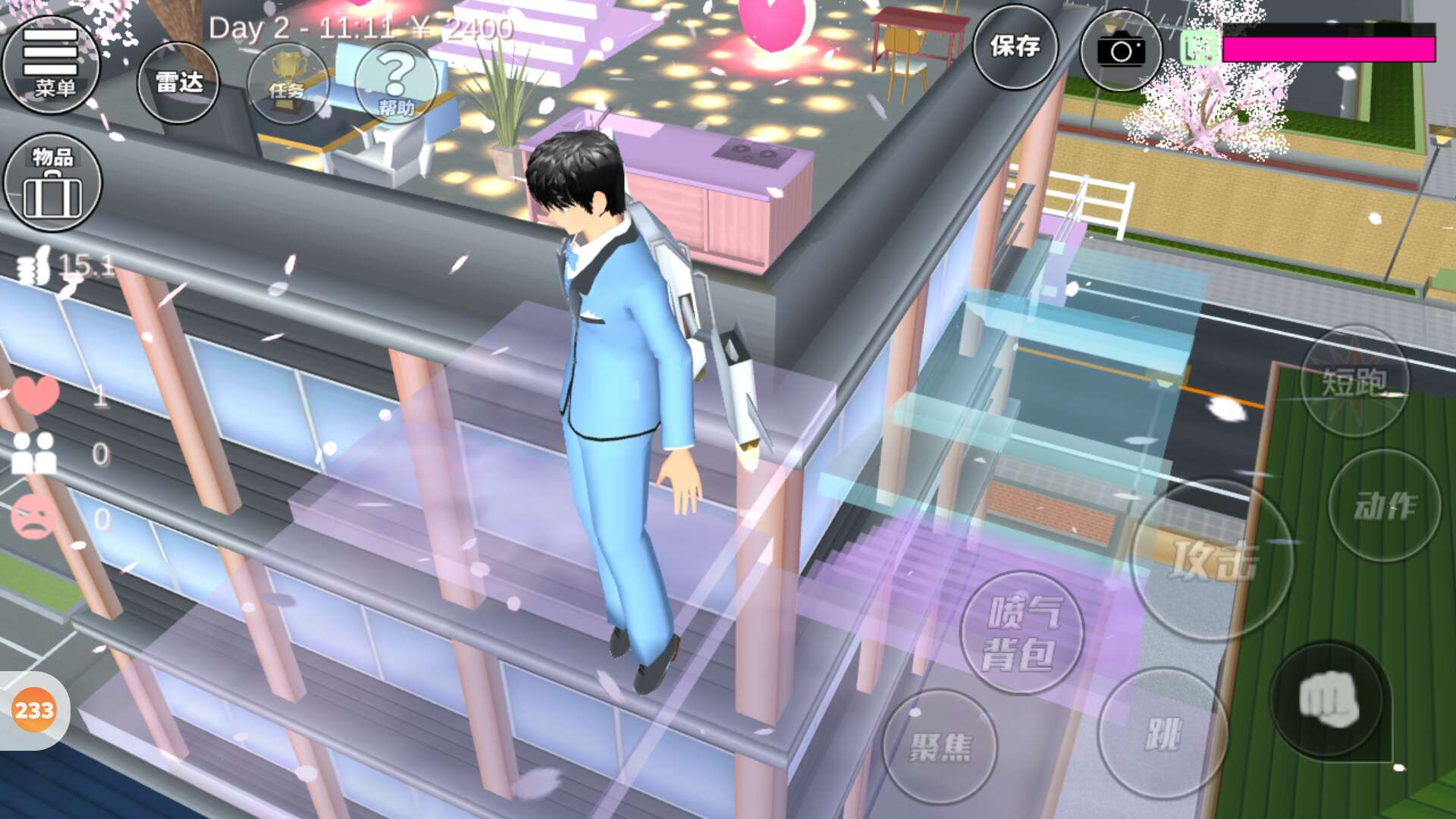The image size is (1456, 819).
Task: Use the 聚焦 focus button
Action: 940,747
